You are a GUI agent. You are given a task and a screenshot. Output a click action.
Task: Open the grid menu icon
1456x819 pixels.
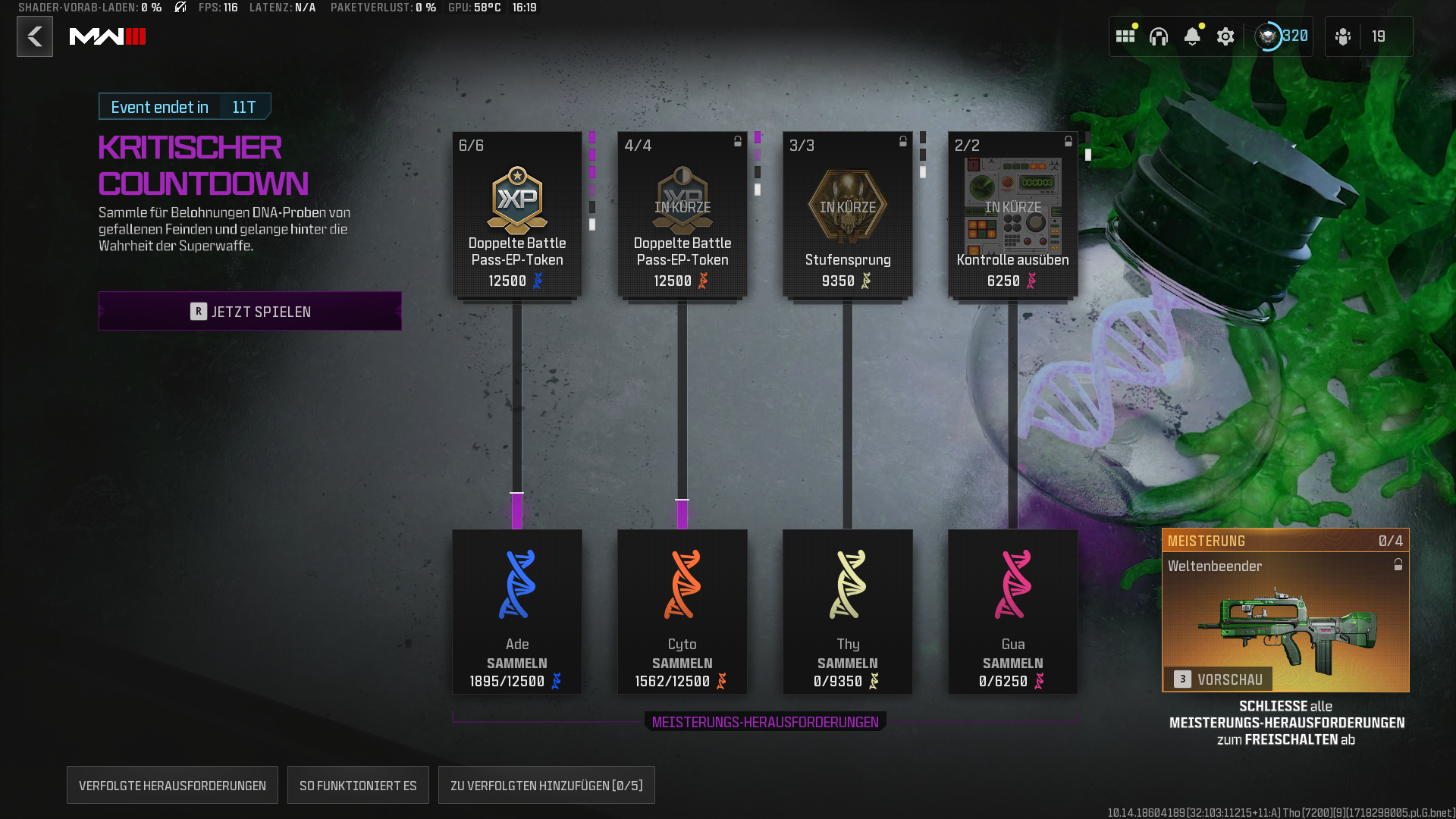[x=1125, y=36]
